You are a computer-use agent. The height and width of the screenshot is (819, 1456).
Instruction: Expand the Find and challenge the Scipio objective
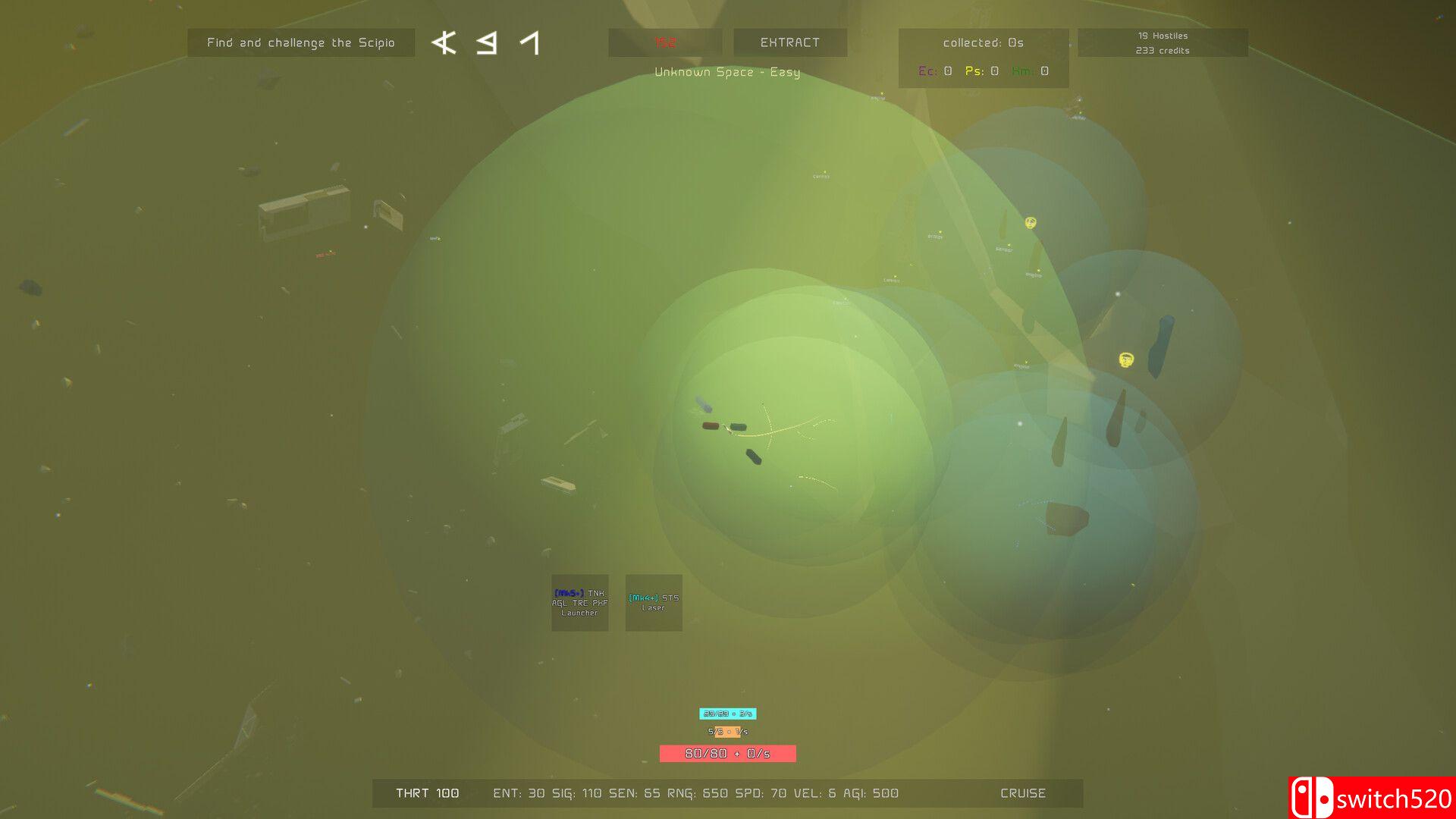click(300, 42)
